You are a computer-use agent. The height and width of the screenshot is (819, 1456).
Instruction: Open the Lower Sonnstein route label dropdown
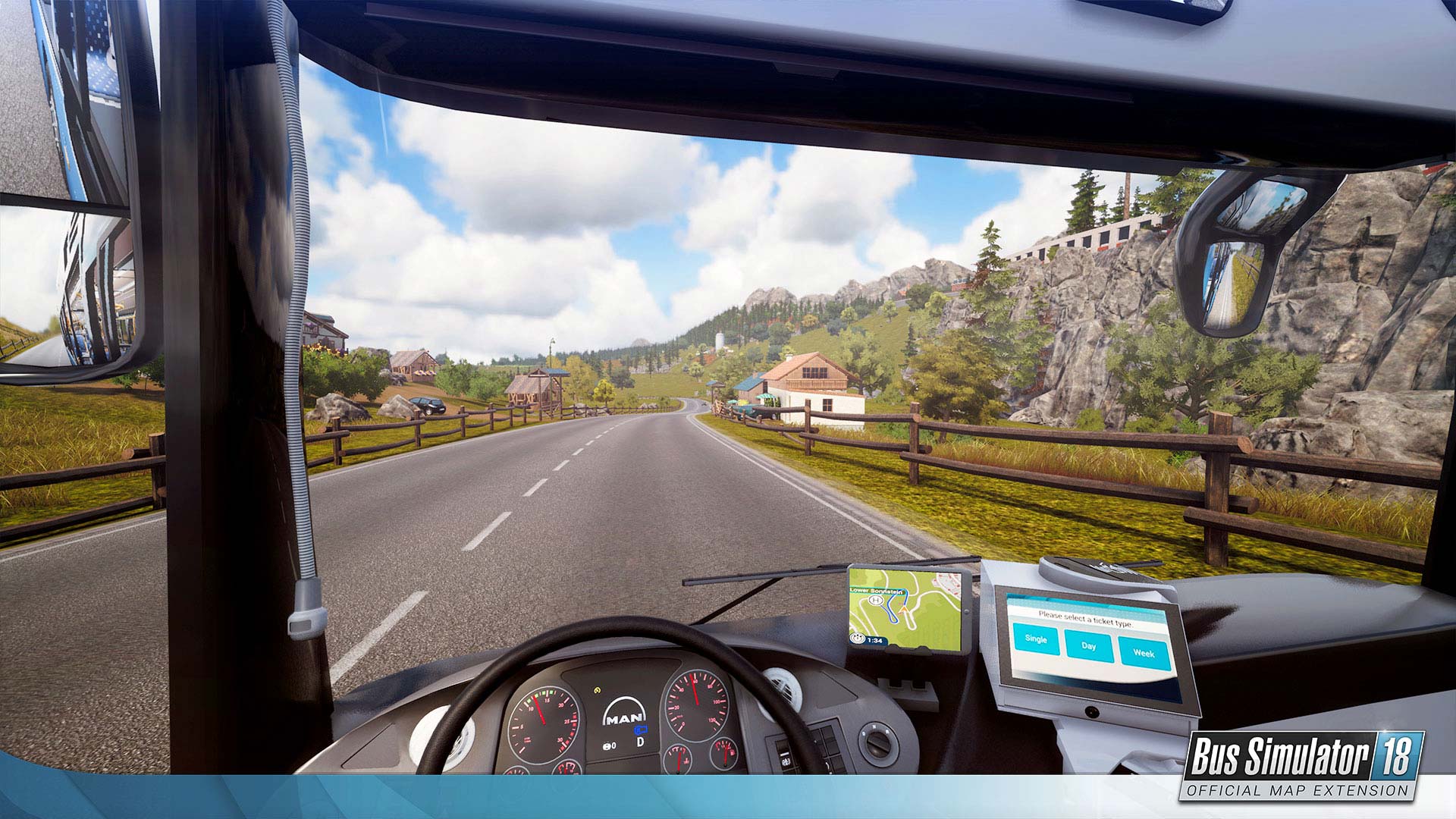tap(877, 591)
